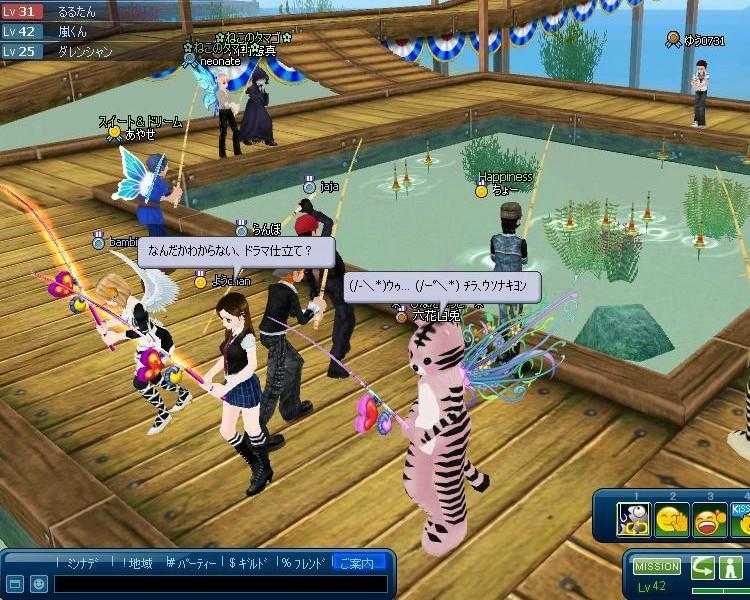
Task: Activate the KISS emote slot
Action: pyautogui.click(x=741, y=520)
